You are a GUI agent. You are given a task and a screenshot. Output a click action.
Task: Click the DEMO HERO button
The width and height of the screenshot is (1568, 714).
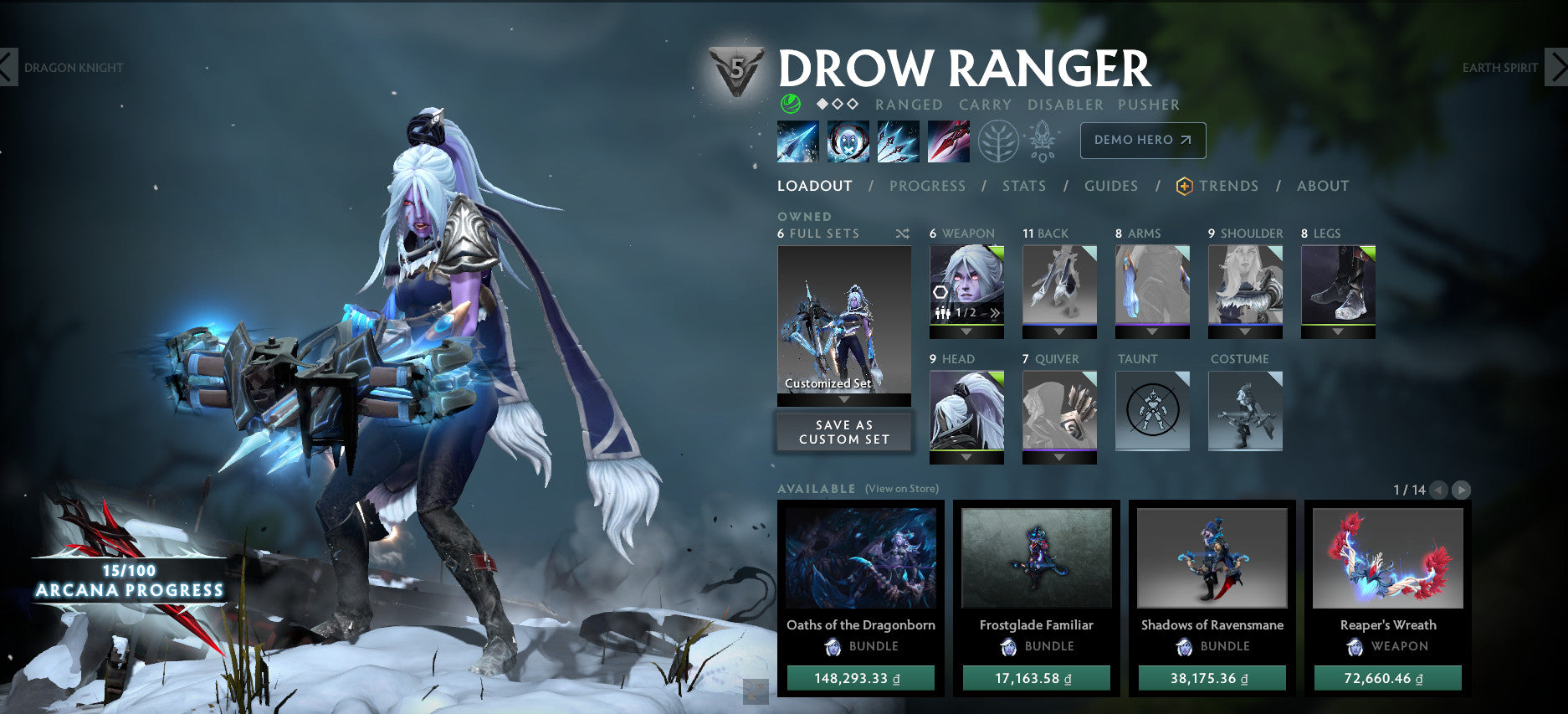click(1142, 140)
